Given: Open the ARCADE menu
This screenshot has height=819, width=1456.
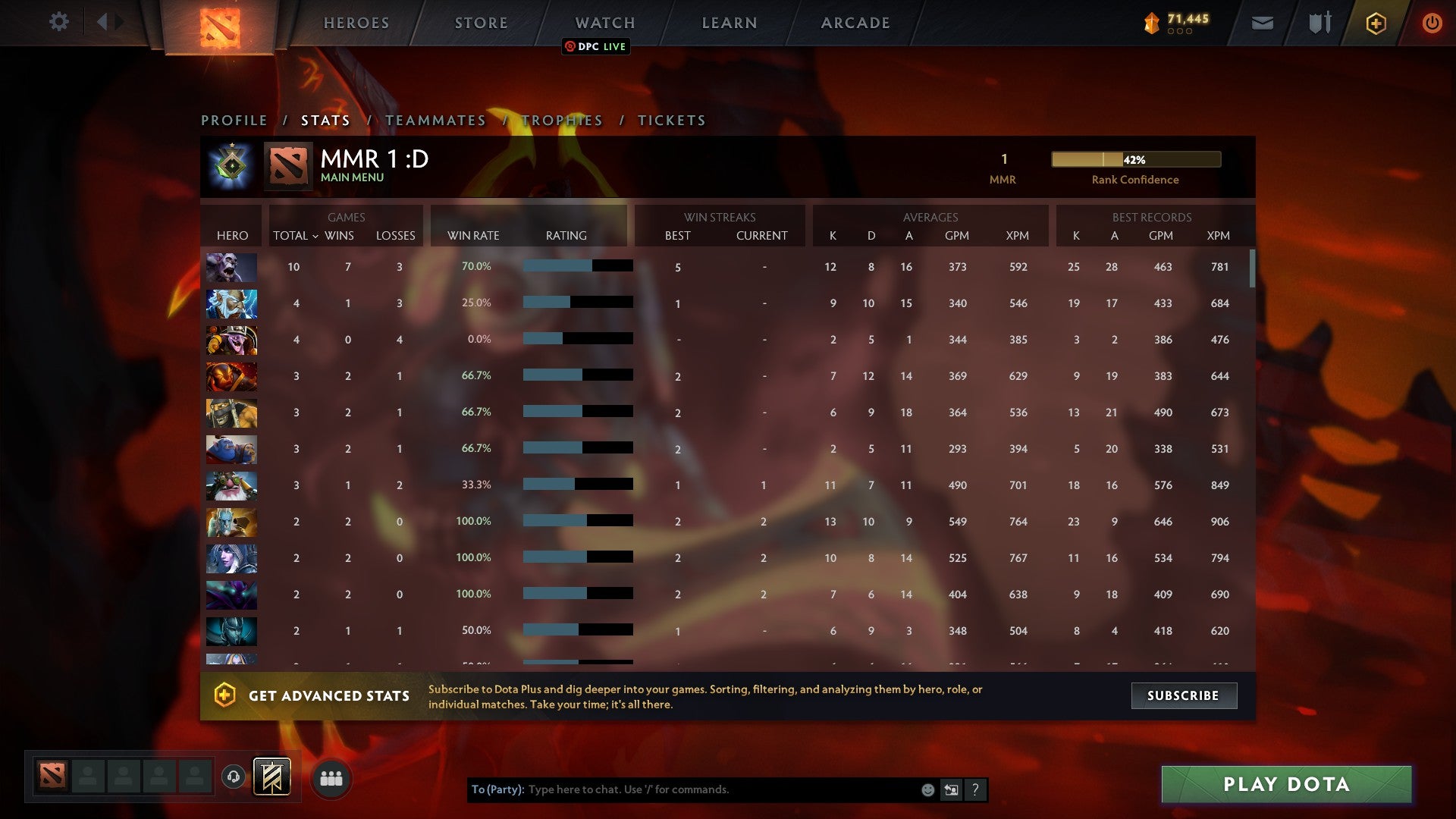Looking at the screenshot, I should 854,23.
